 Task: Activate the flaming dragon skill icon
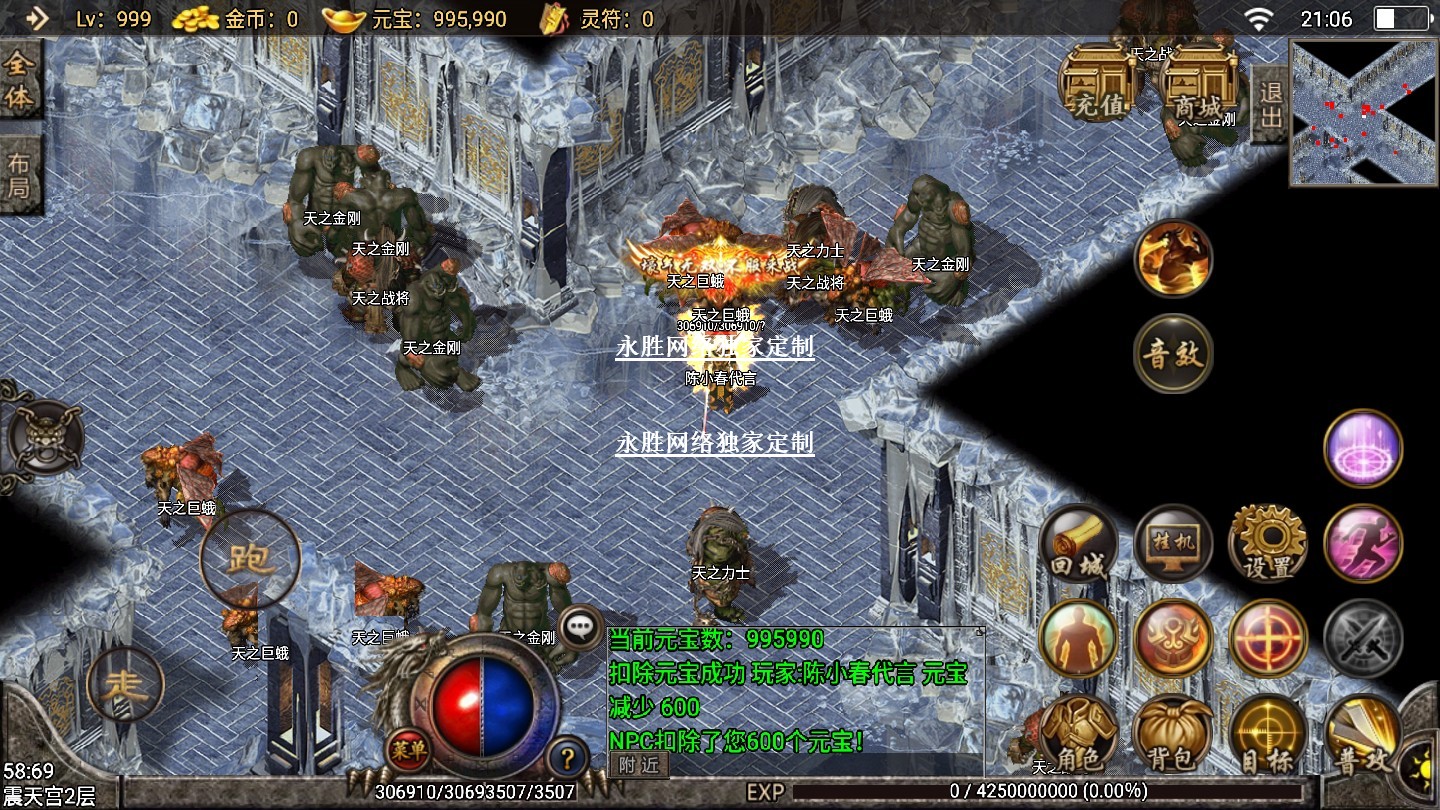[1173, 258]
